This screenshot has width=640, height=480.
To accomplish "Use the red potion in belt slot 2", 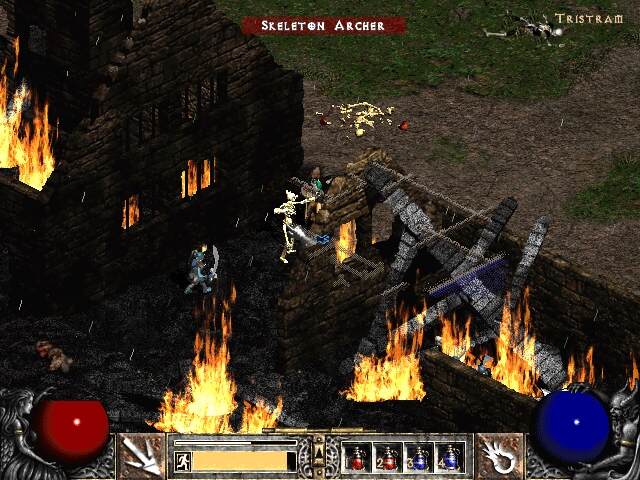I will click(x=388, y=458).
